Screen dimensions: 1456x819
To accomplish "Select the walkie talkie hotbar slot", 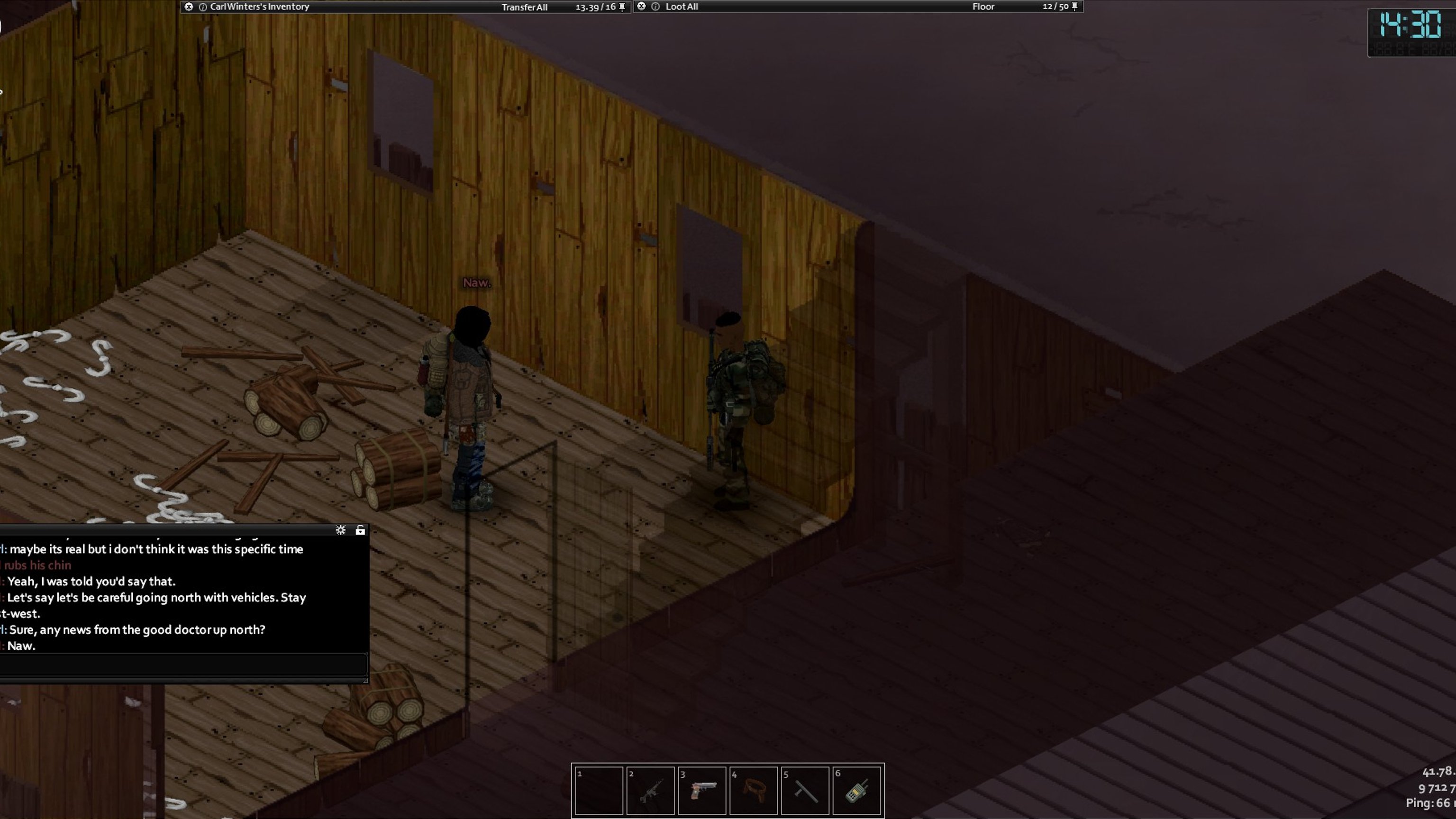I will coord(856,790).
